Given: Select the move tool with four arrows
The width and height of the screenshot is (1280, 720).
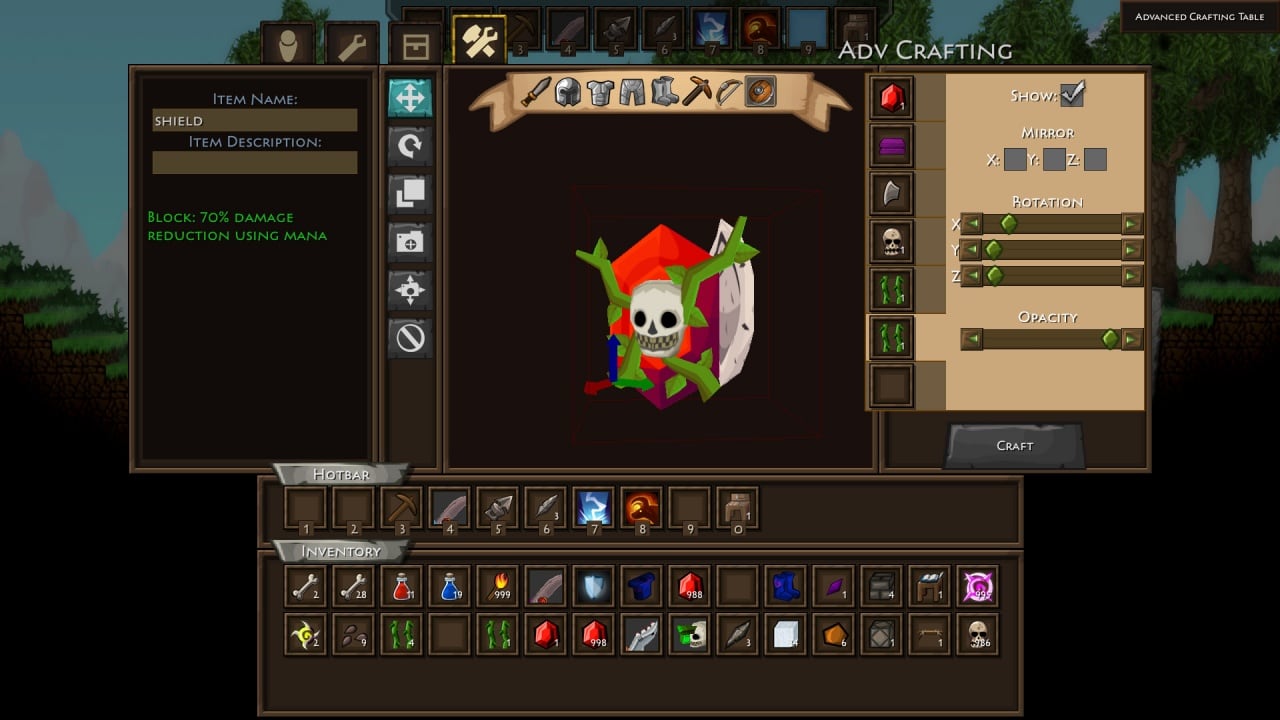Looking at the screenshot, I should coord(410,98).
